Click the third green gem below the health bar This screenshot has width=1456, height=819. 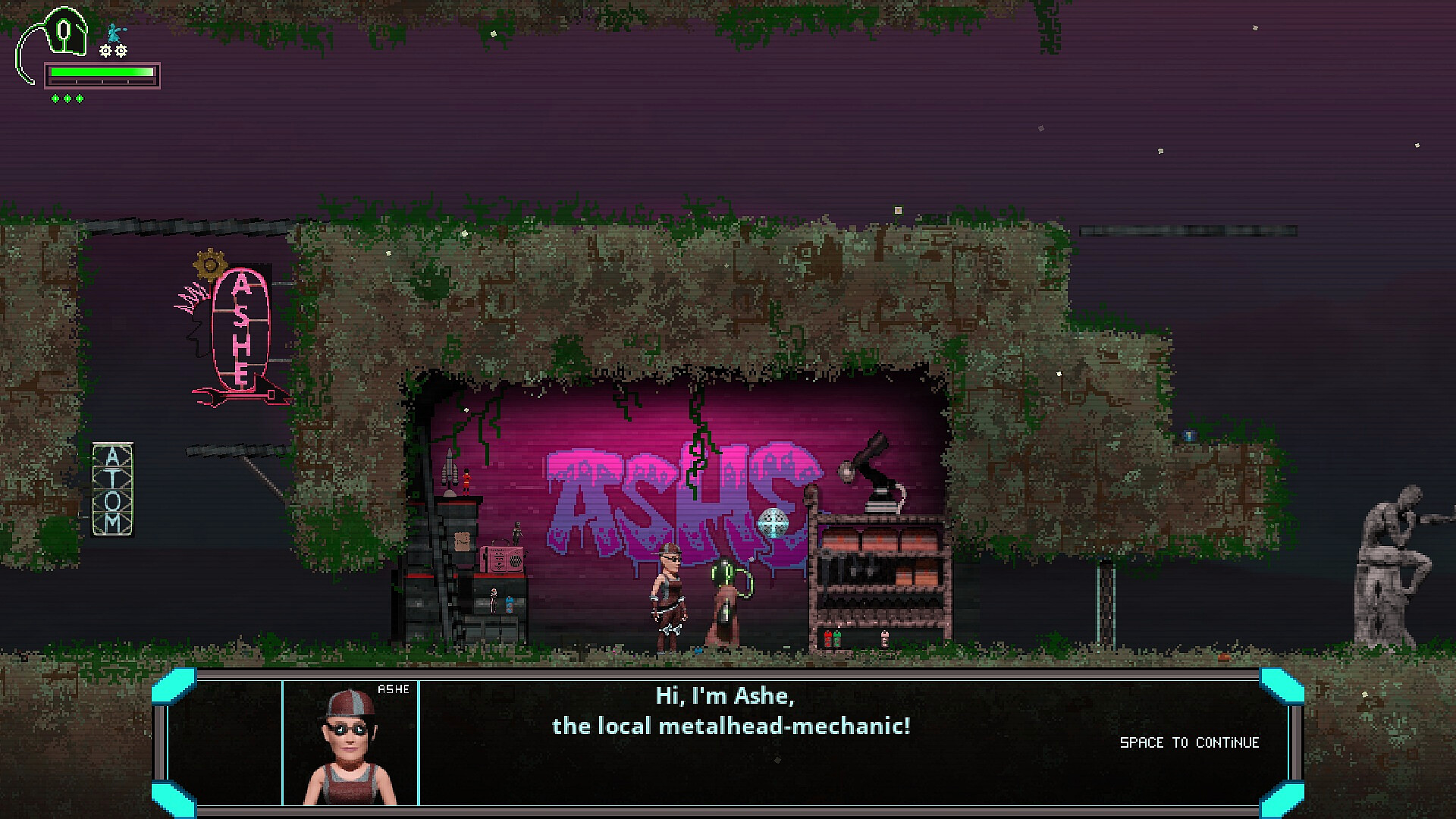point(79,99)
